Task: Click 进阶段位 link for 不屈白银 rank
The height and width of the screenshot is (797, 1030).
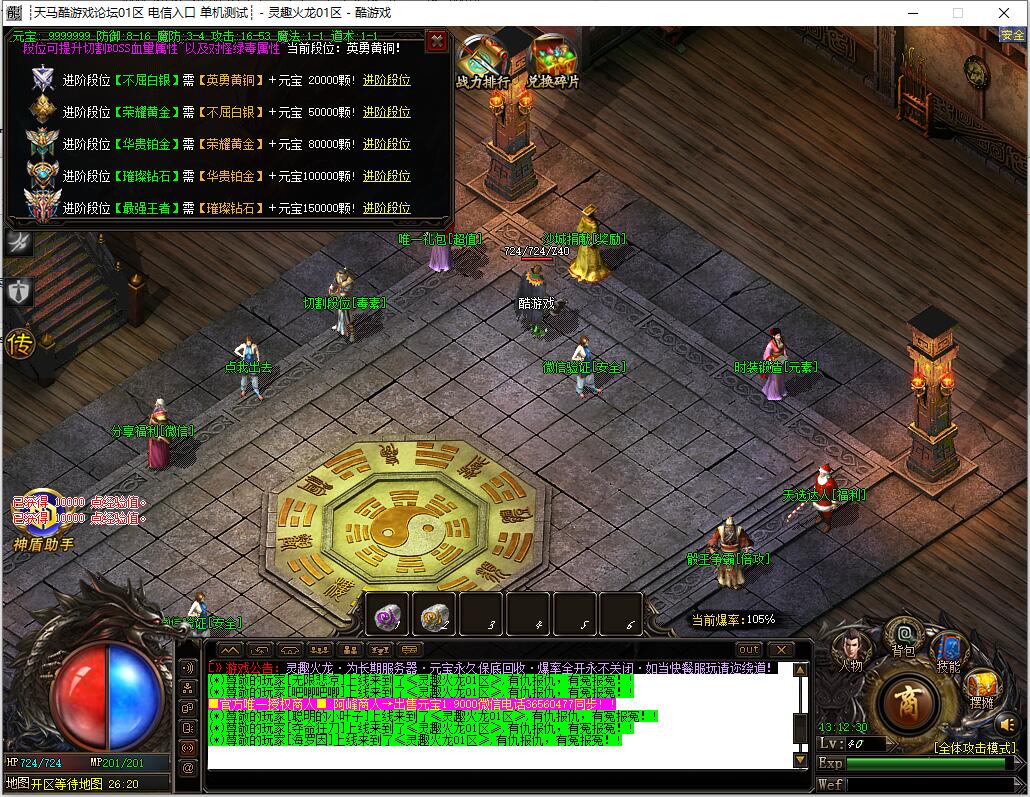Action: tap(386, 80)
